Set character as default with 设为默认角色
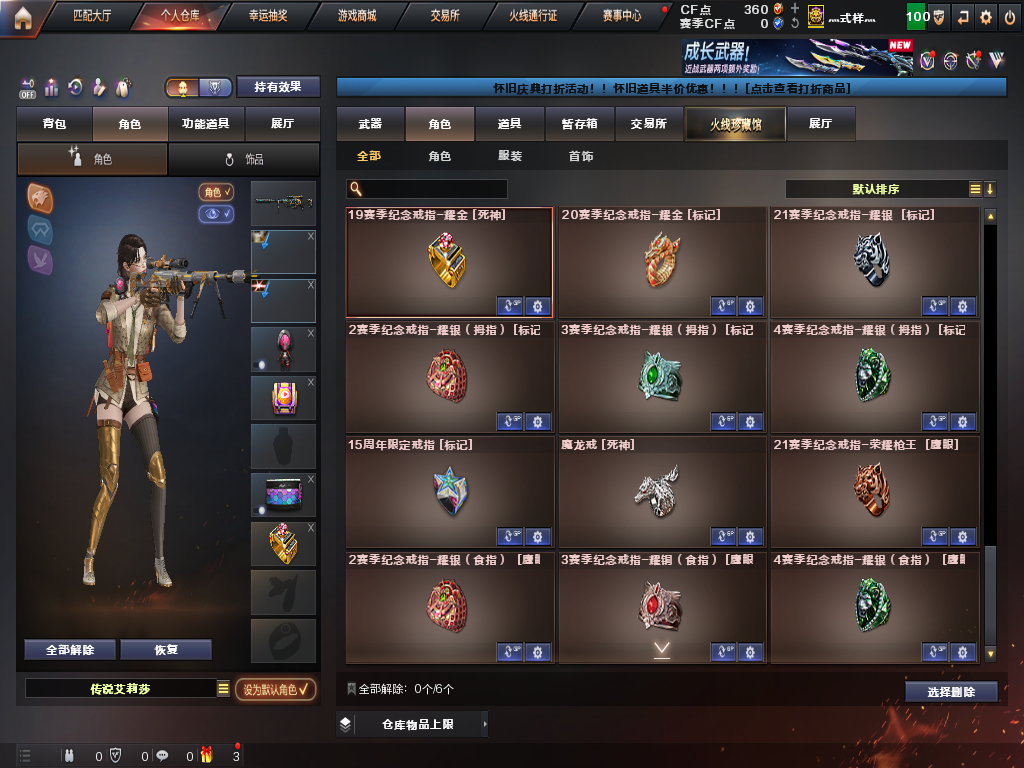The width and height of the screenshot is (1024, 768). pyautogui.click(x=276, y=689)
